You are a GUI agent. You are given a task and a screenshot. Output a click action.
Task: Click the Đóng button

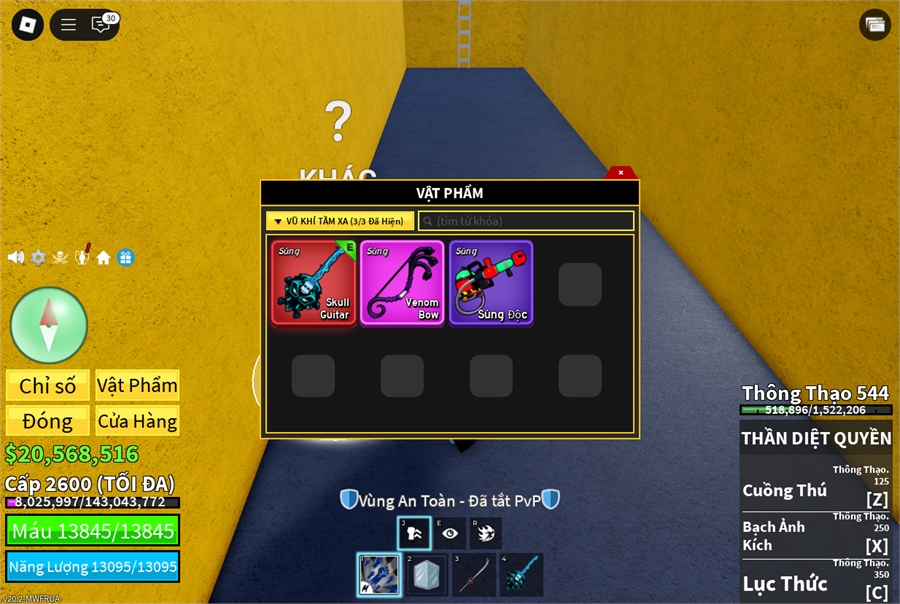point(48,421)
